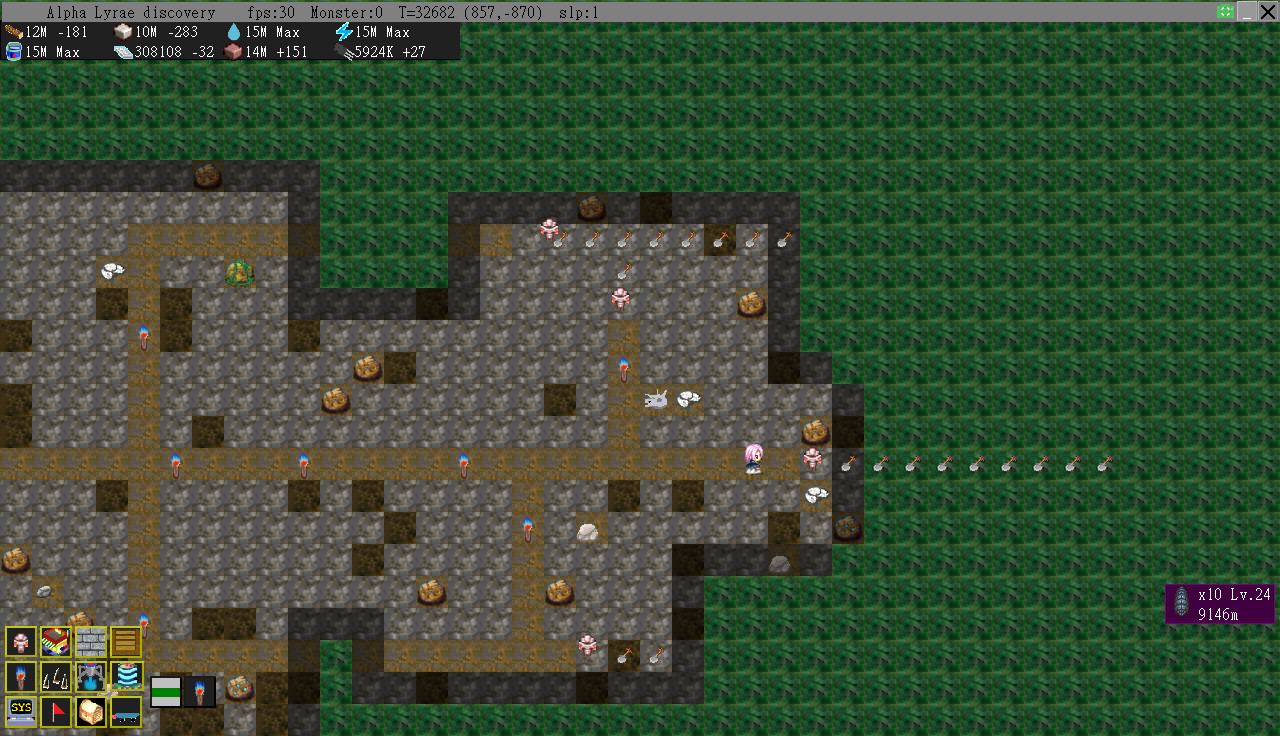Click the lightning electricity icon in the status bar
This screenshot has height=736, width=1280.
(x=345, y=31)
